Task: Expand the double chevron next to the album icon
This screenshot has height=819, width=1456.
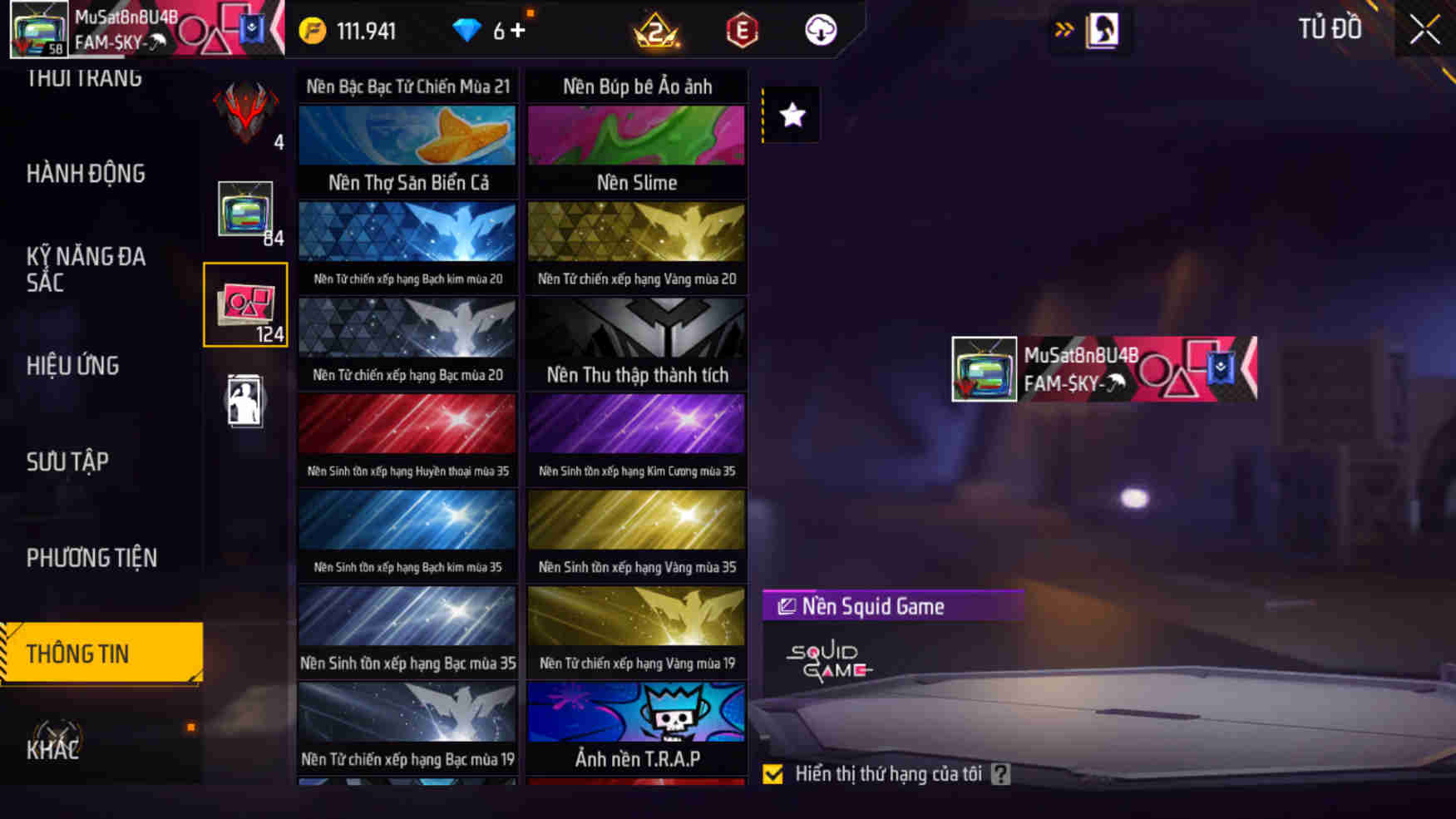Action: 1063,27
